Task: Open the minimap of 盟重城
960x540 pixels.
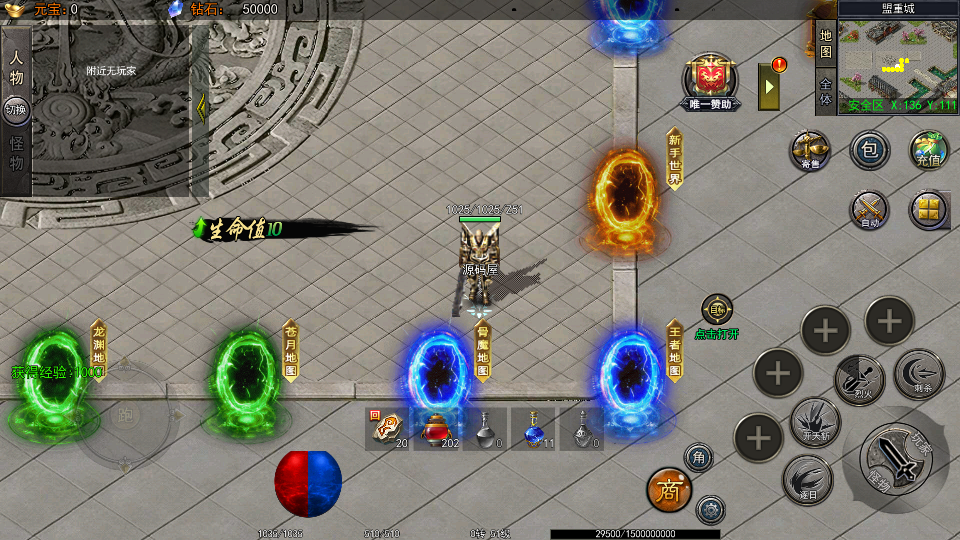Action: (x=897, y=62)
